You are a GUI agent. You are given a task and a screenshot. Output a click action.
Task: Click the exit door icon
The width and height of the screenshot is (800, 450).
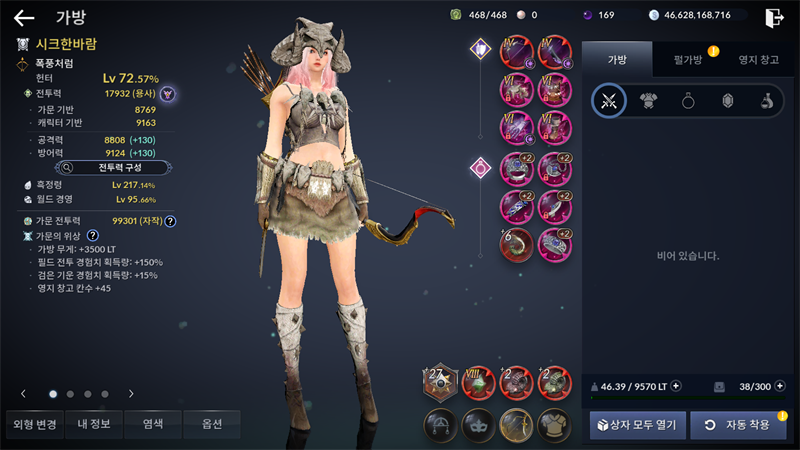click(x=774, y=17)
